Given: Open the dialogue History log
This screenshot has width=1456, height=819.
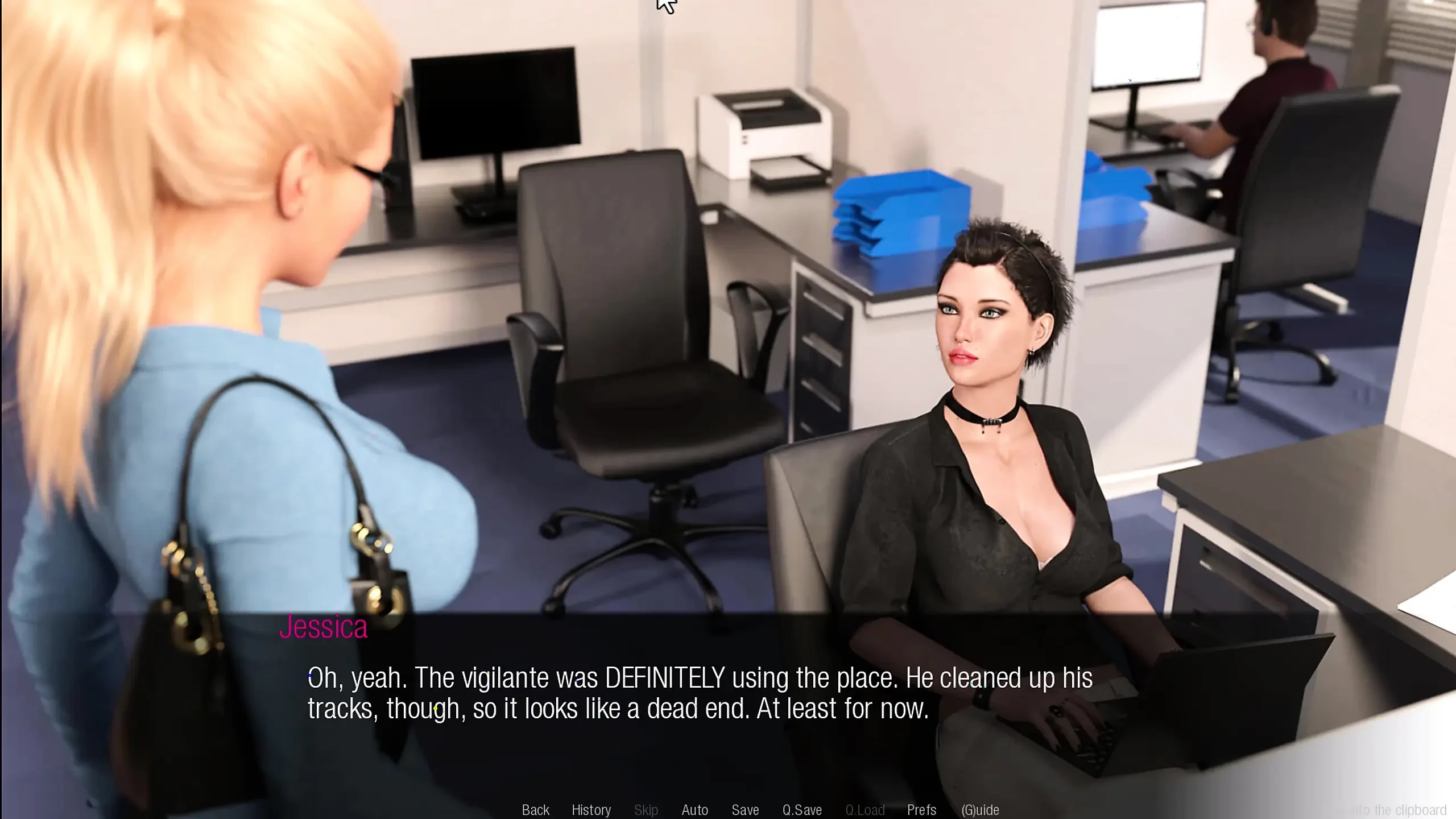Looking at the screenshot, I should 591,810.
